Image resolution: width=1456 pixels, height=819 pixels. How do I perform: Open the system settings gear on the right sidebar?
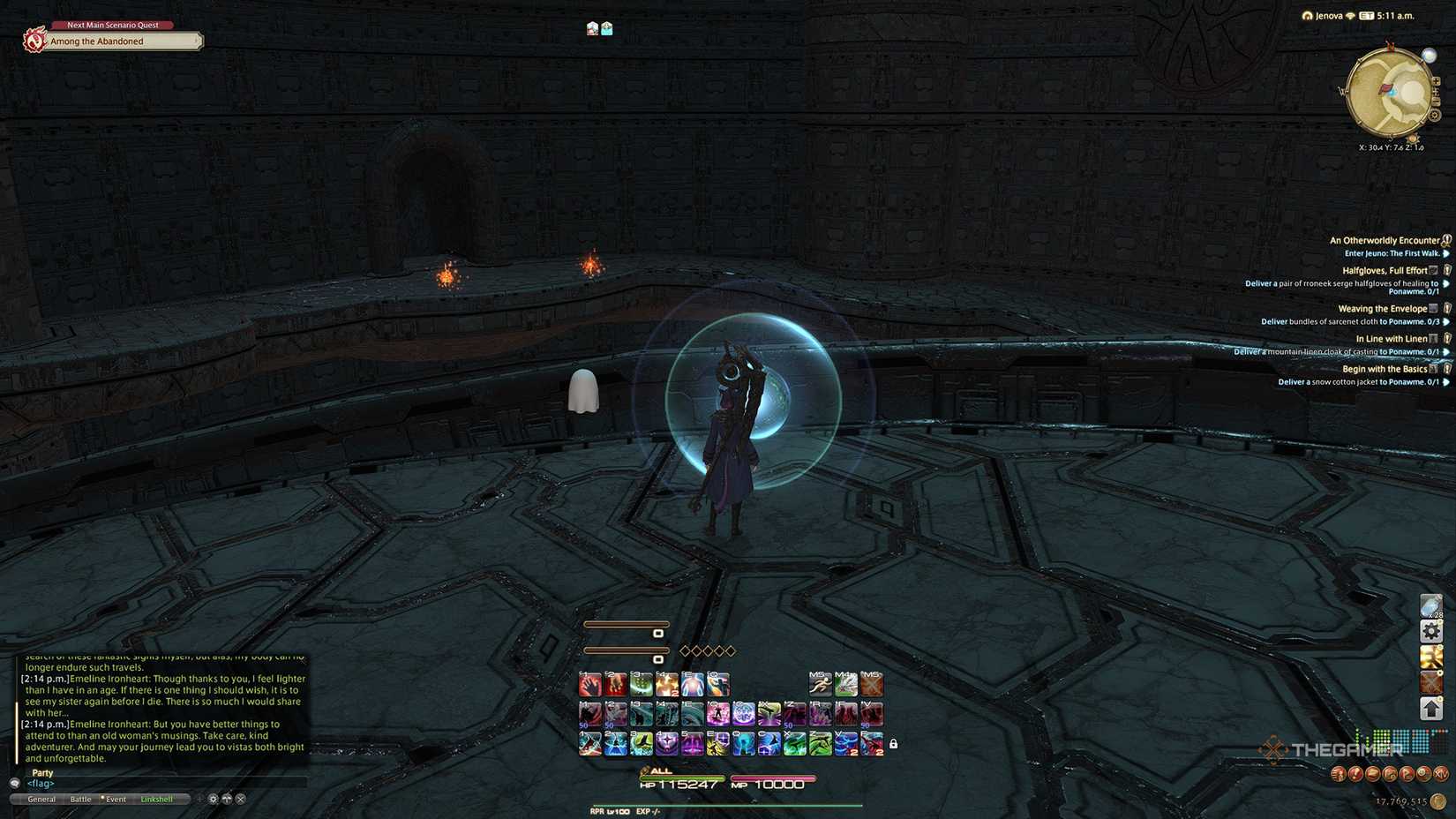coord(1431,632)
